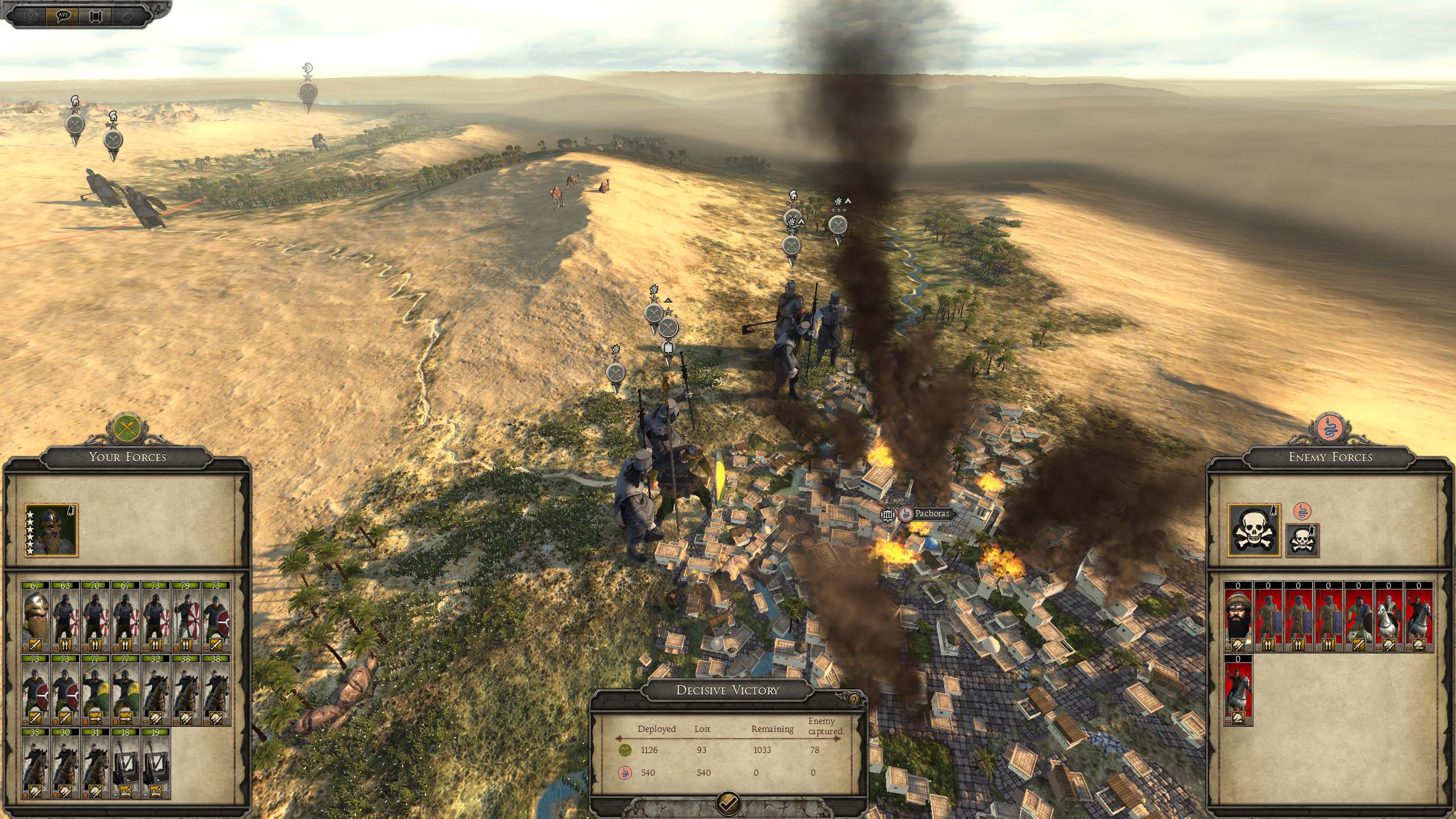Select the general's bodyguard unit card with 67 men
Screen dimensions: 1456x819
click(35, 616)
